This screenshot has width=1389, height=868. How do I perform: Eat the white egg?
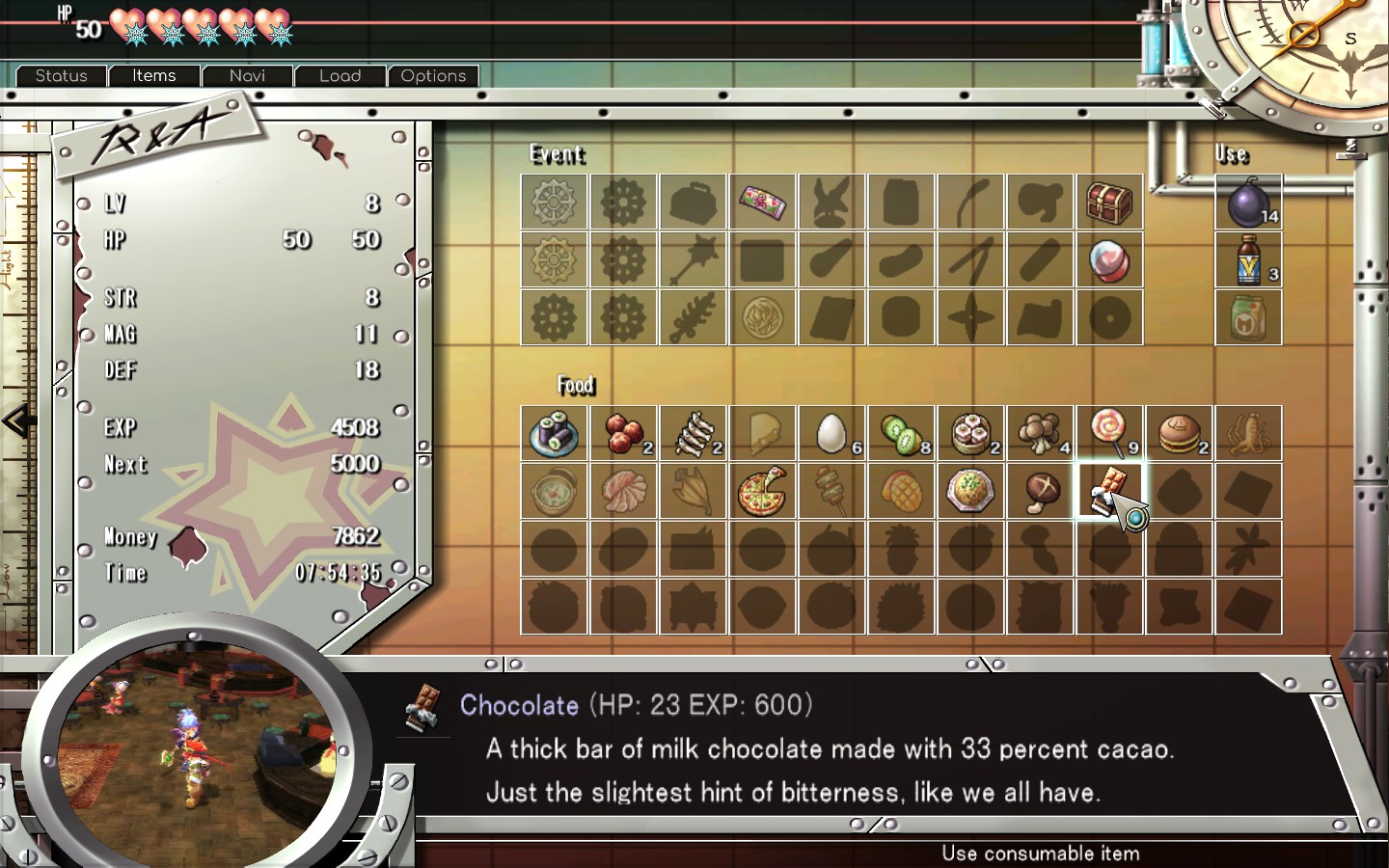[x=831, y=433]
